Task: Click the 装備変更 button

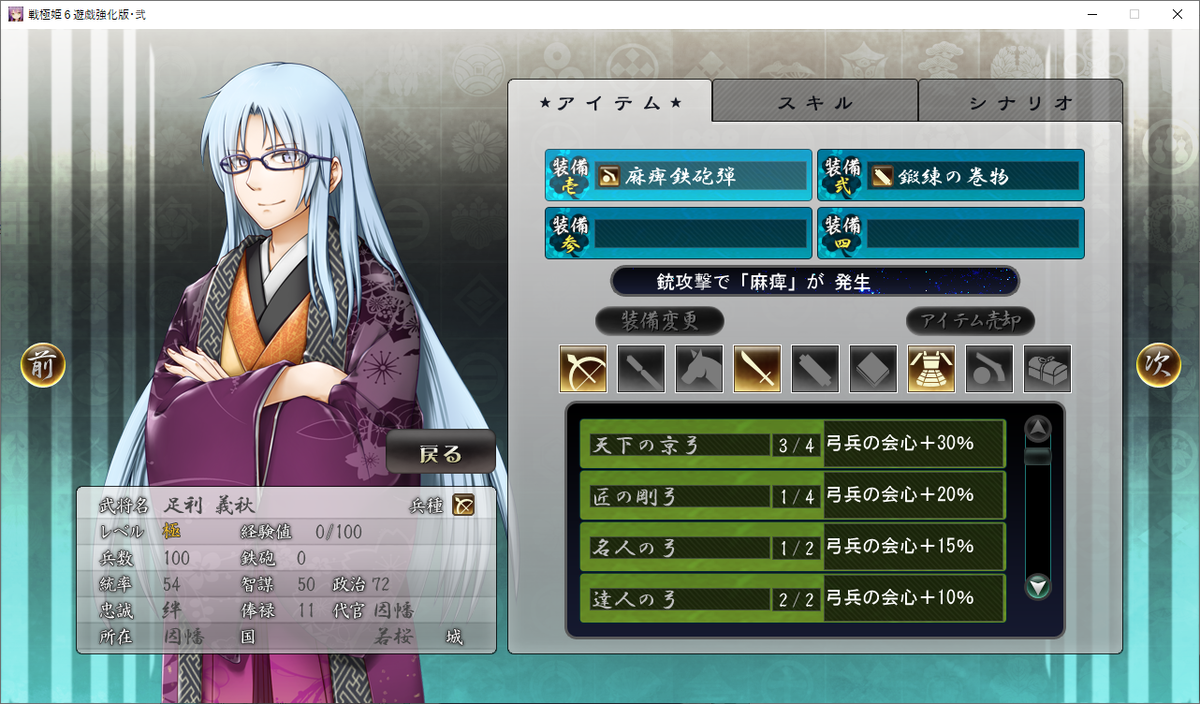Action: (659, 321)
